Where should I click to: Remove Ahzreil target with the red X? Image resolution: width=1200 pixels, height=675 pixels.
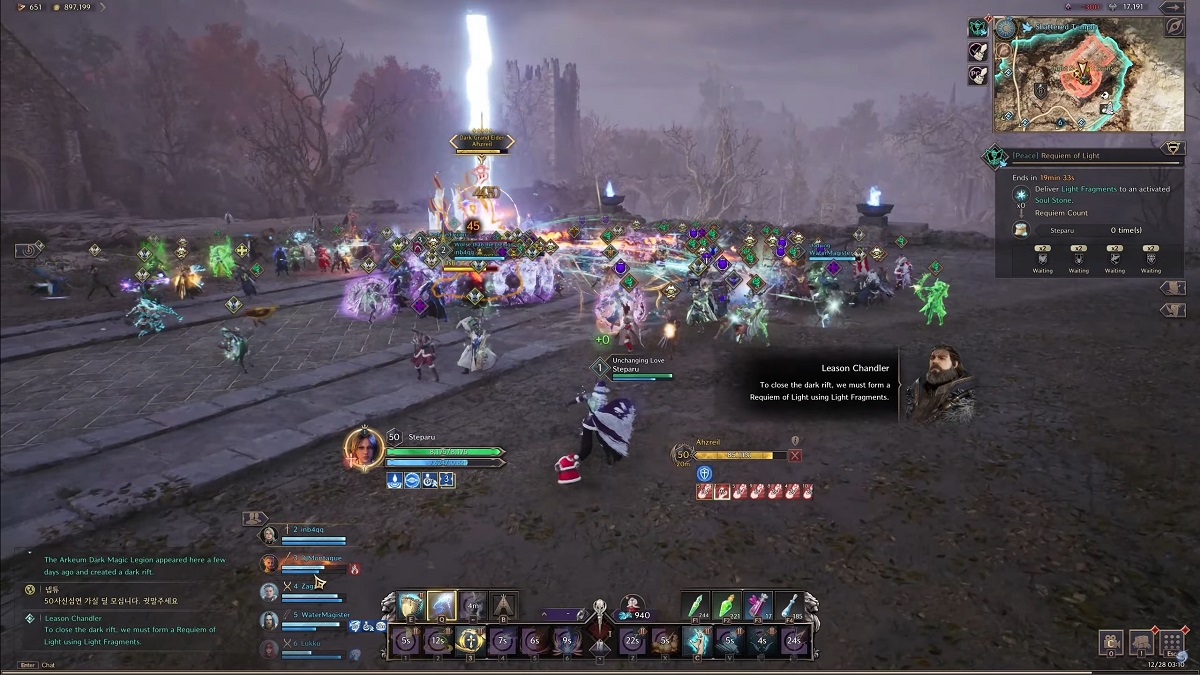pos(795,455)
